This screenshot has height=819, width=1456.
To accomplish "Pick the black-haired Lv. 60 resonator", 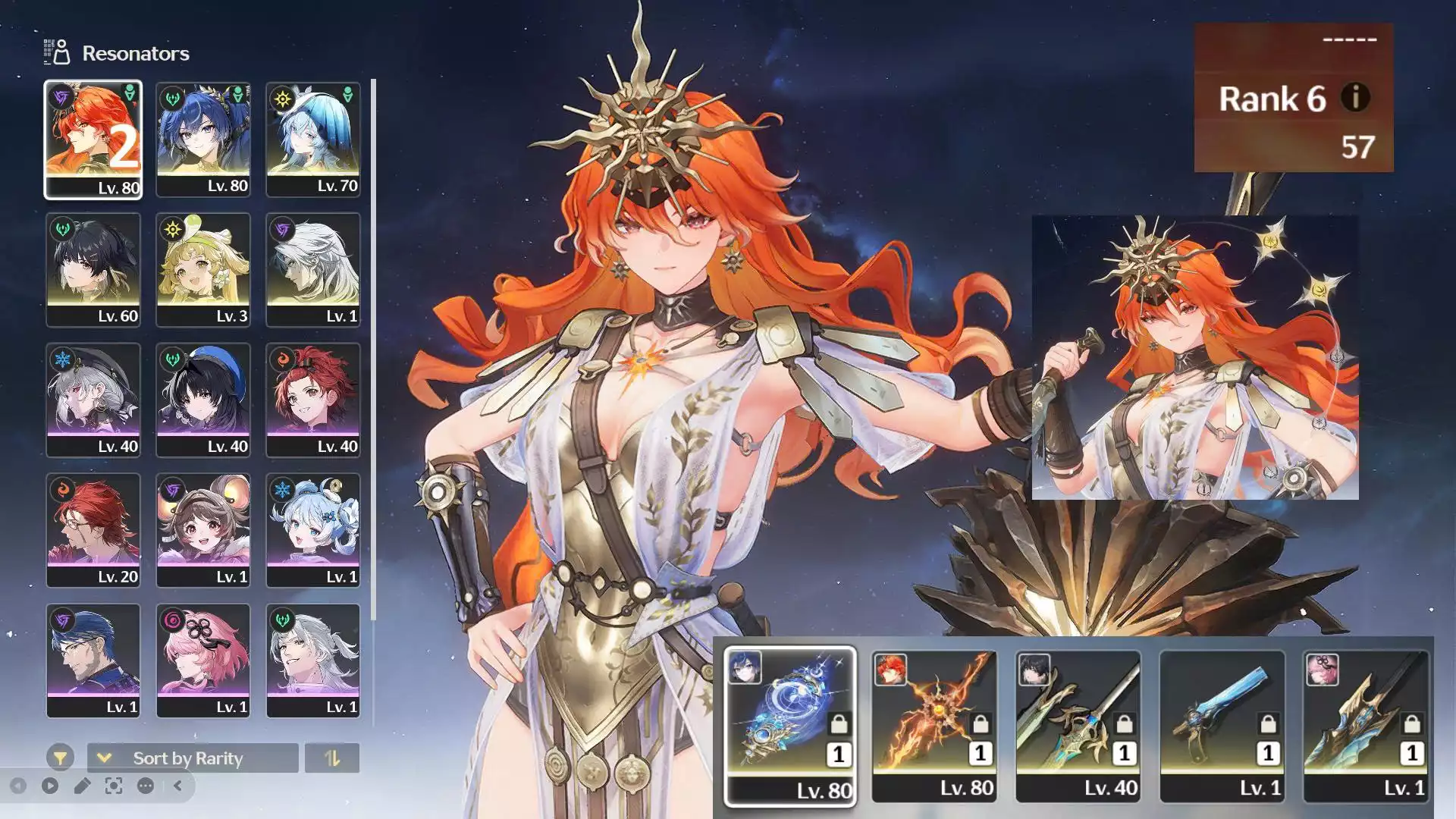I will [x=93, y=270].
